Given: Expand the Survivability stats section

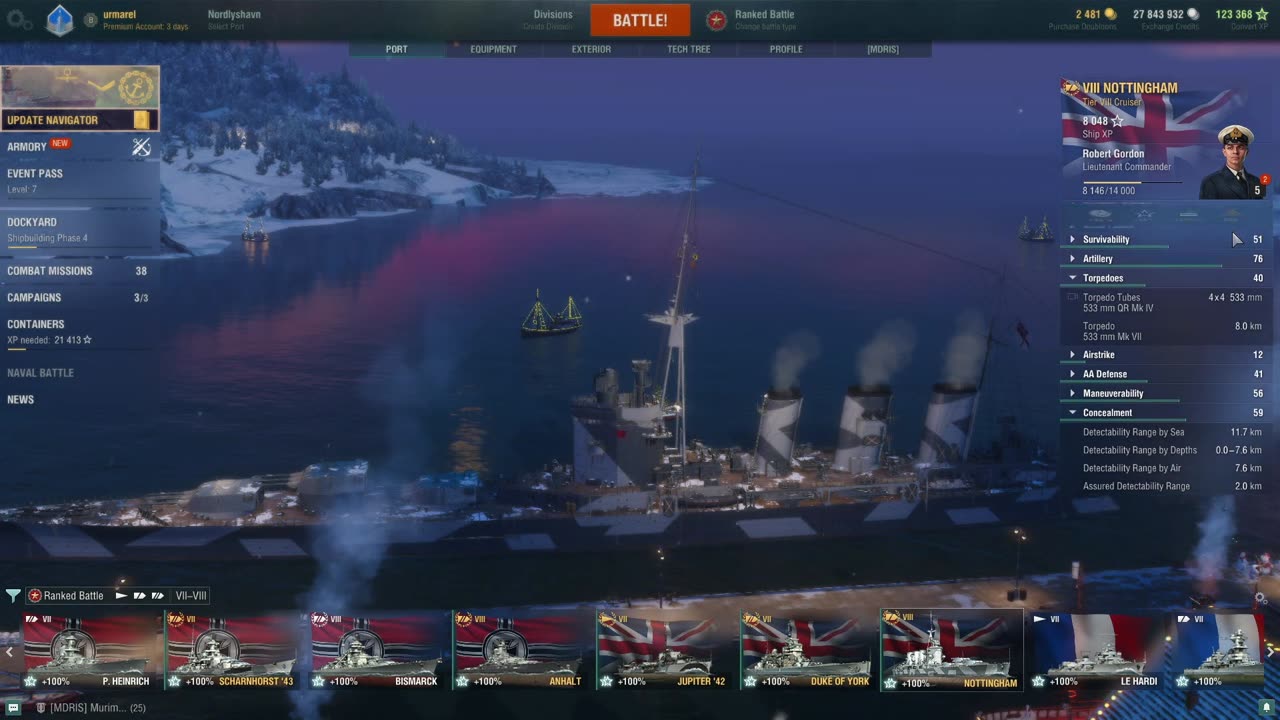Looking at the screenshot, I should [1105, 240].
